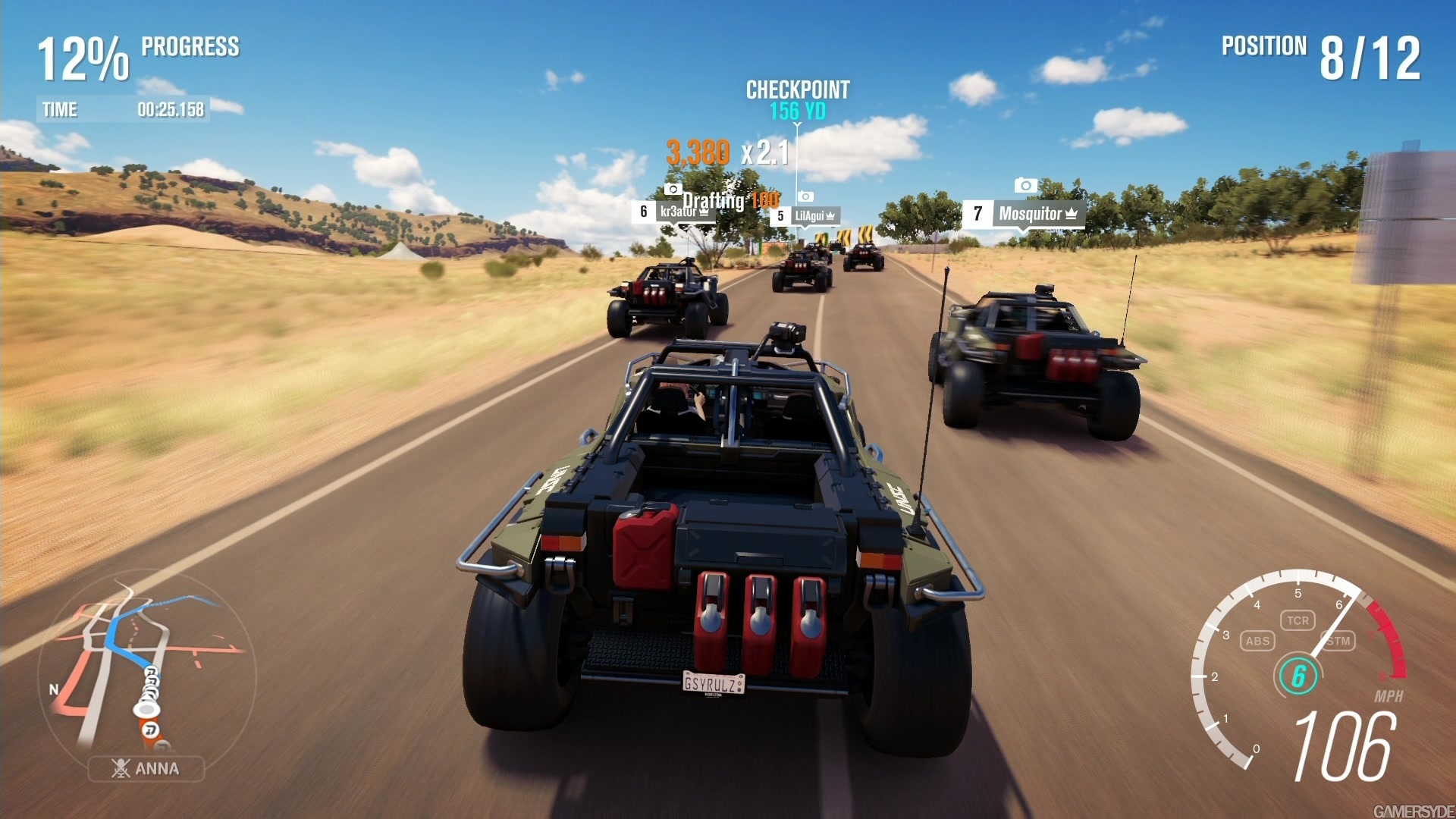1456x819 pixels.
Task: Toggle the TCR indicator on the tachometer
Action: (1299, 620)
